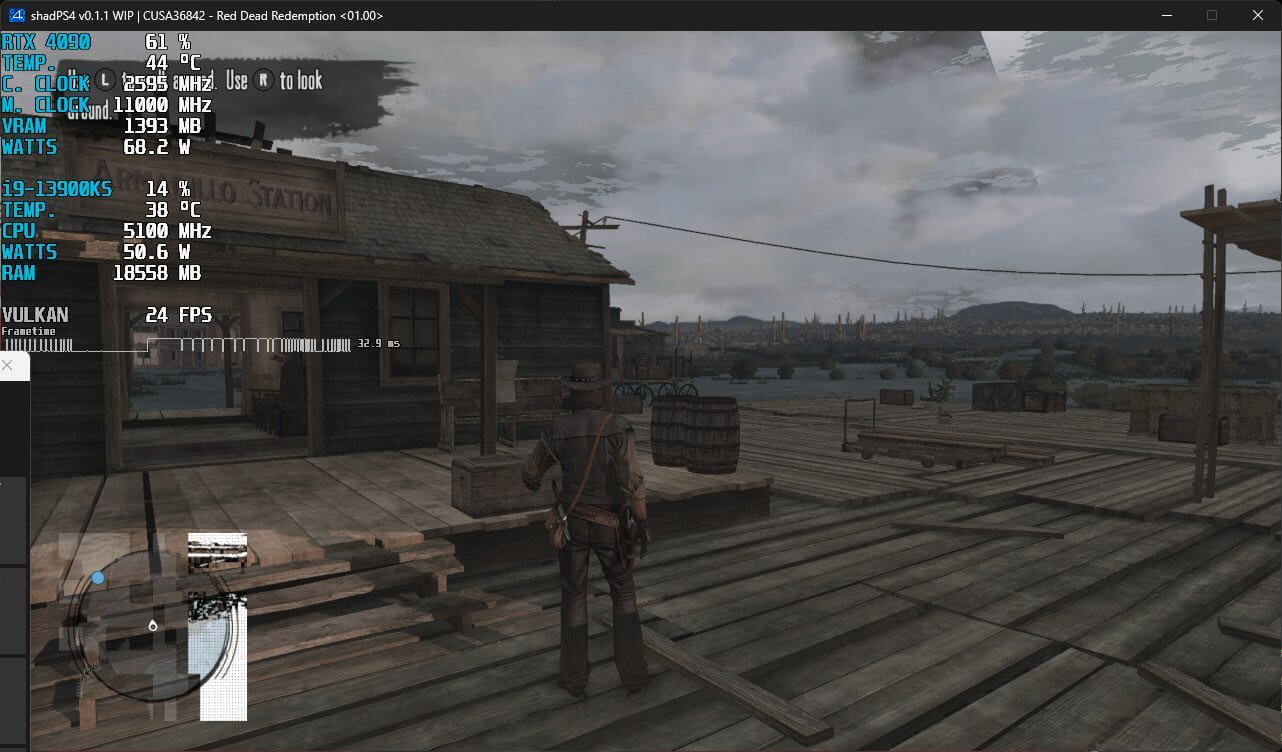Minimize the shadPS4 window
Screen dimensions: 1282x752
click(x=1166, y=15)
